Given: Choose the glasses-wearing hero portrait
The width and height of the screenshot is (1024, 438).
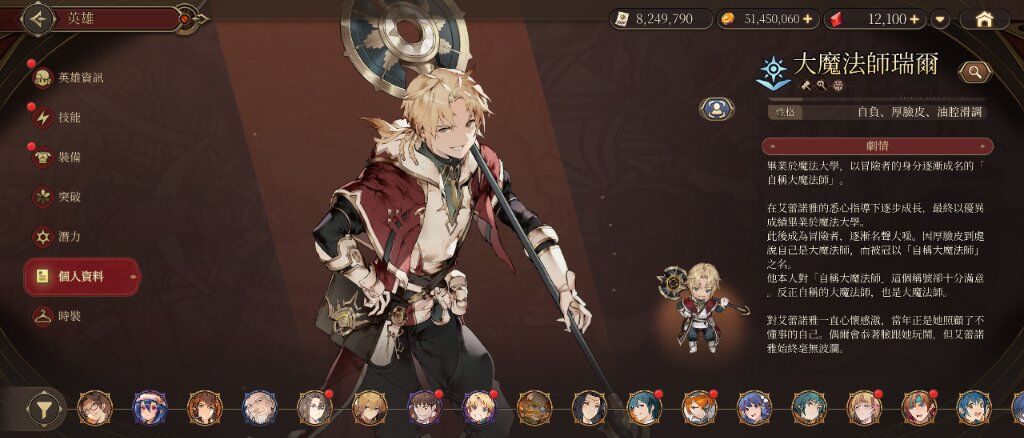Looking at the screenshot, I should 95,408.
